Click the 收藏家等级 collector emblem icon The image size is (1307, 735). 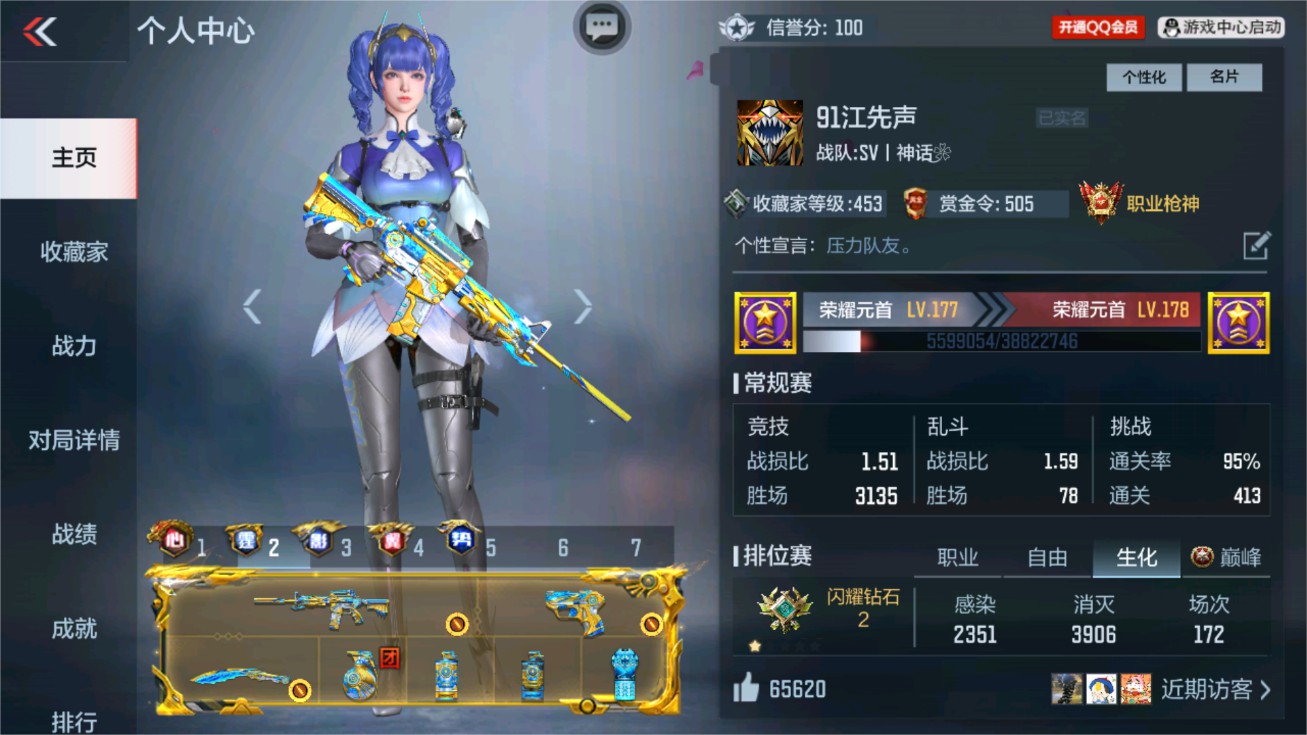point(735,203)
